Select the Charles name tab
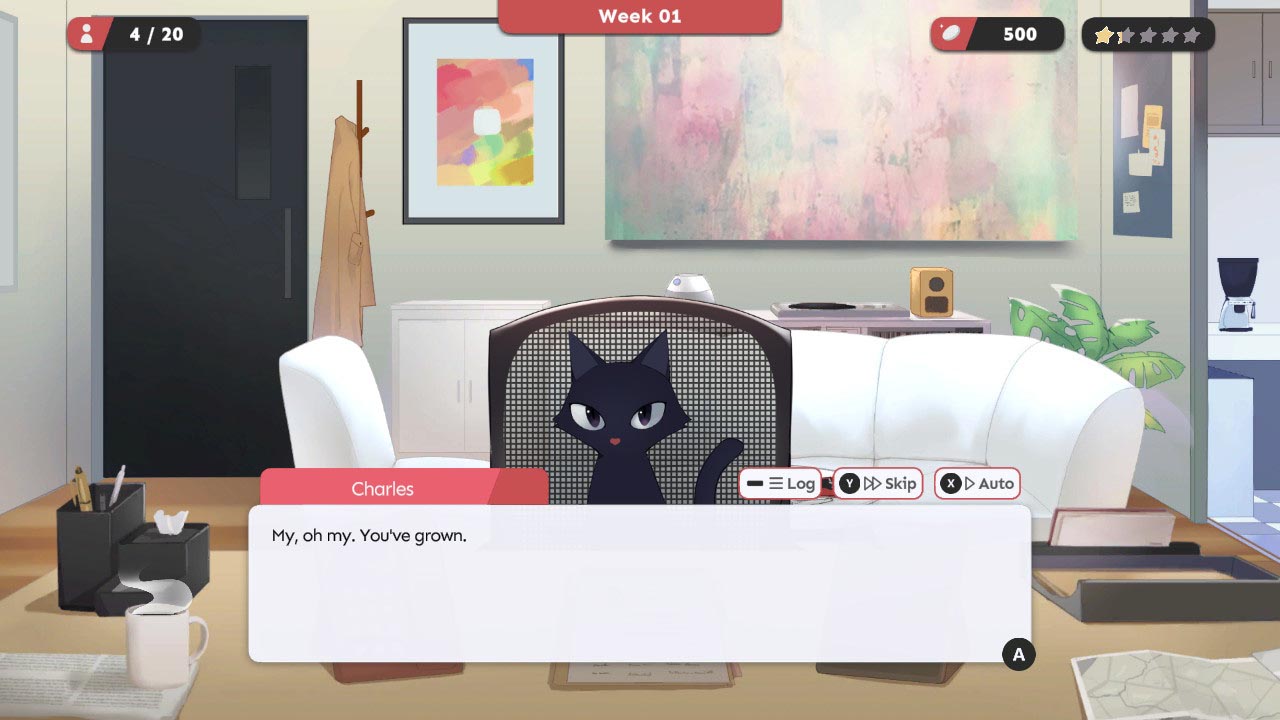1280x720 pixels. click(x=383, y=488)
